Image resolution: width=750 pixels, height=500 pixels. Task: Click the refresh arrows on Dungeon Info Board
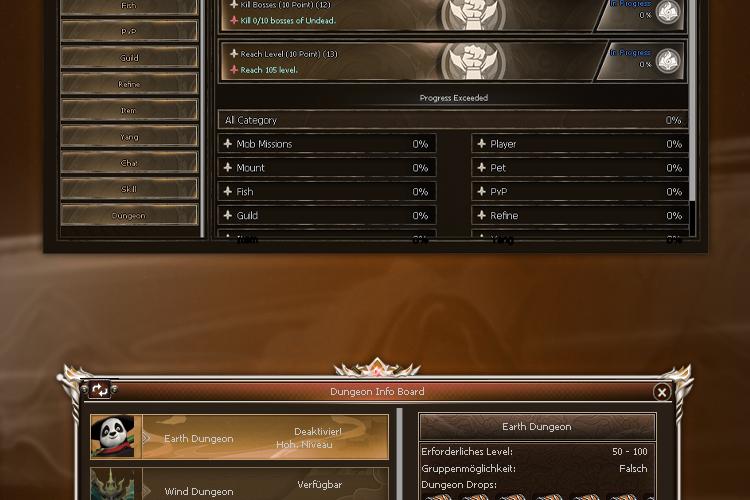(x=100, y=391)
